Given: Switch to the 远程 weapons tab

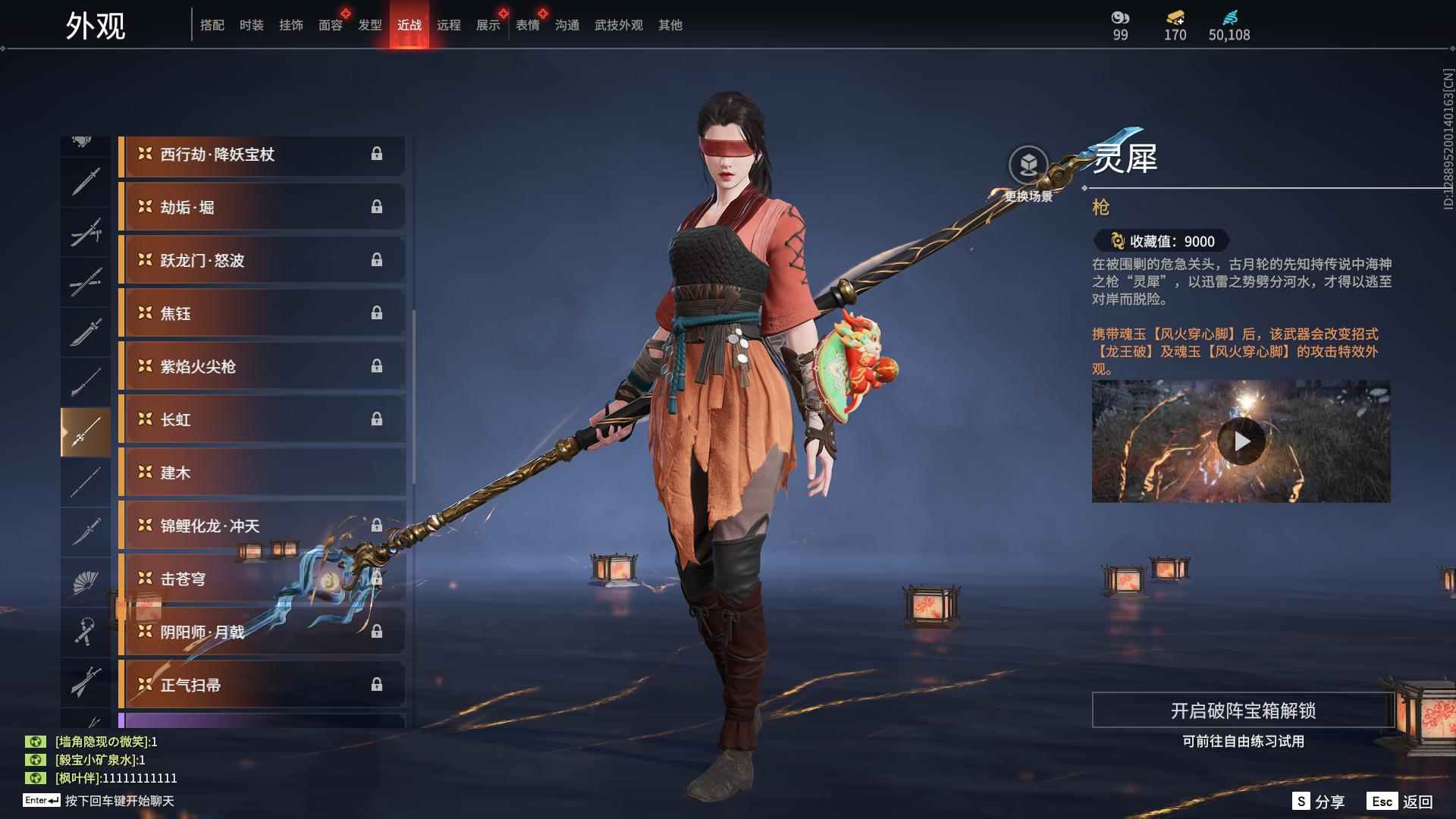Looking at the screenshot, I should point(448,25).
